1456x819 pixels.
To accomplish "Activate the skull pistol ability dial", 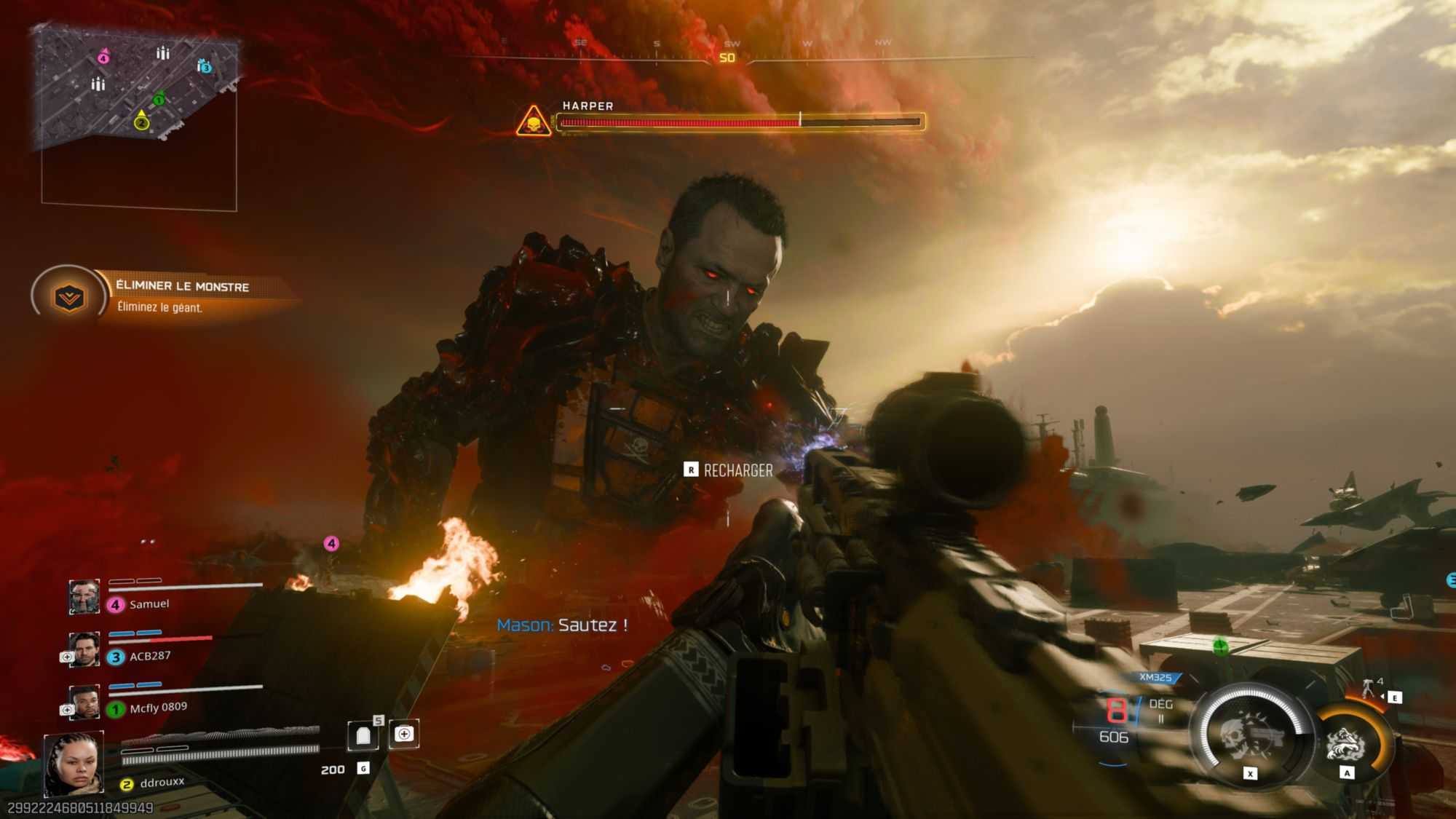I will click(x=1250, y=733).
